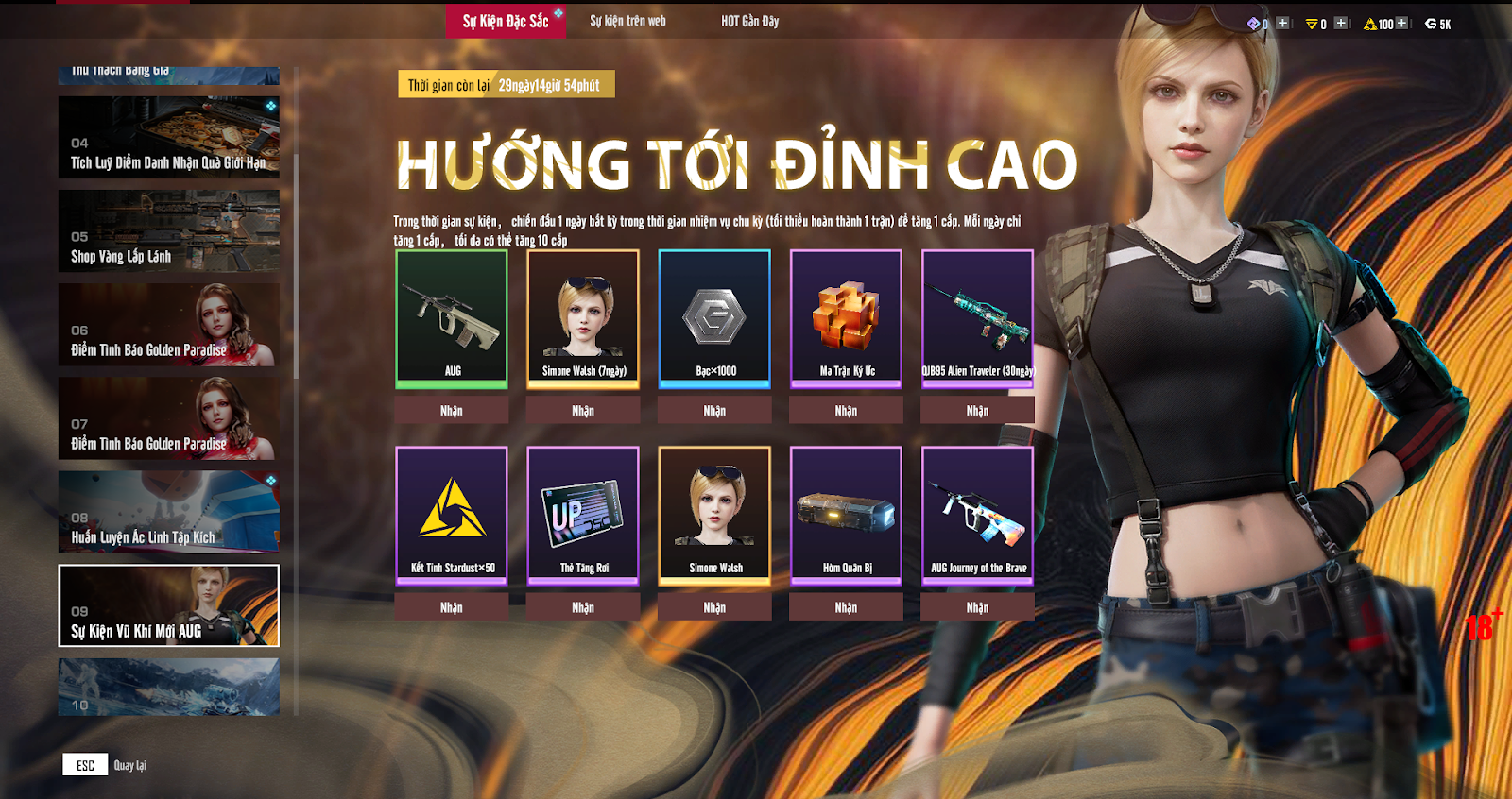The image size is (1512, 799).
Task: Claim Simone Walsh (7ngày) with its Nhận button
Action: (583, 411)
